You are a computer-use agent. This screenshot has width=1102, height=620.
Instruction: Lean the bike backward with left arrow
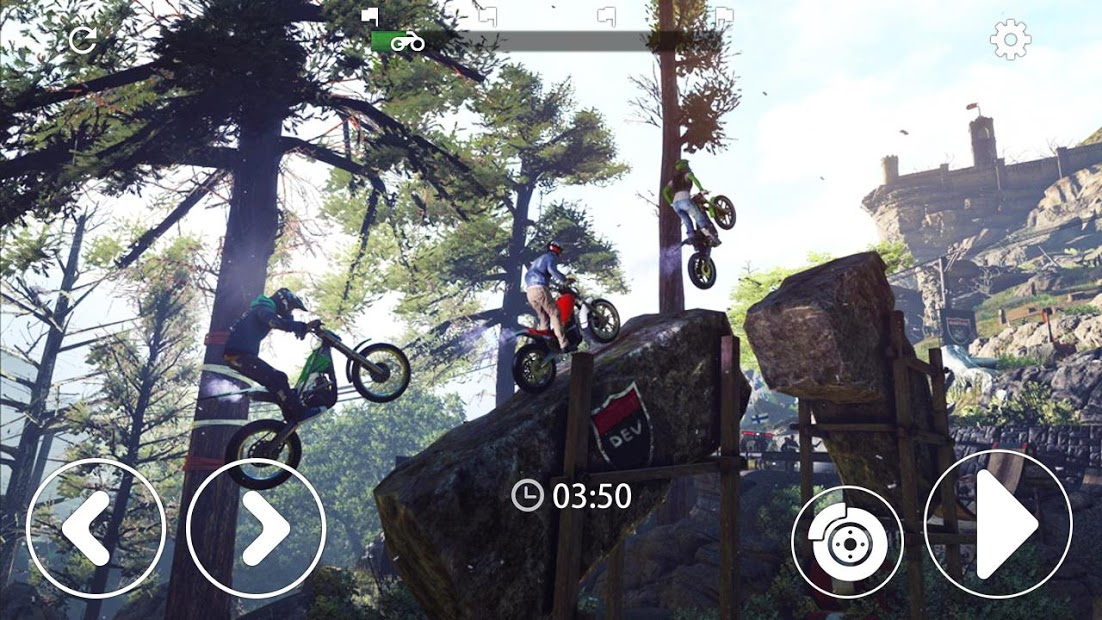pyautogui.click(x=96, y=528)
